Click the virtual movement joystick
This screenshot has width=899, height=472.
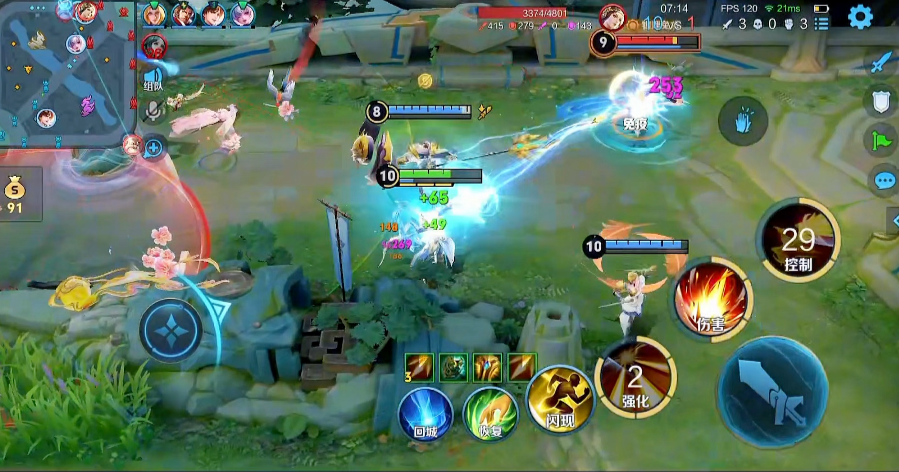pos(171,329)
